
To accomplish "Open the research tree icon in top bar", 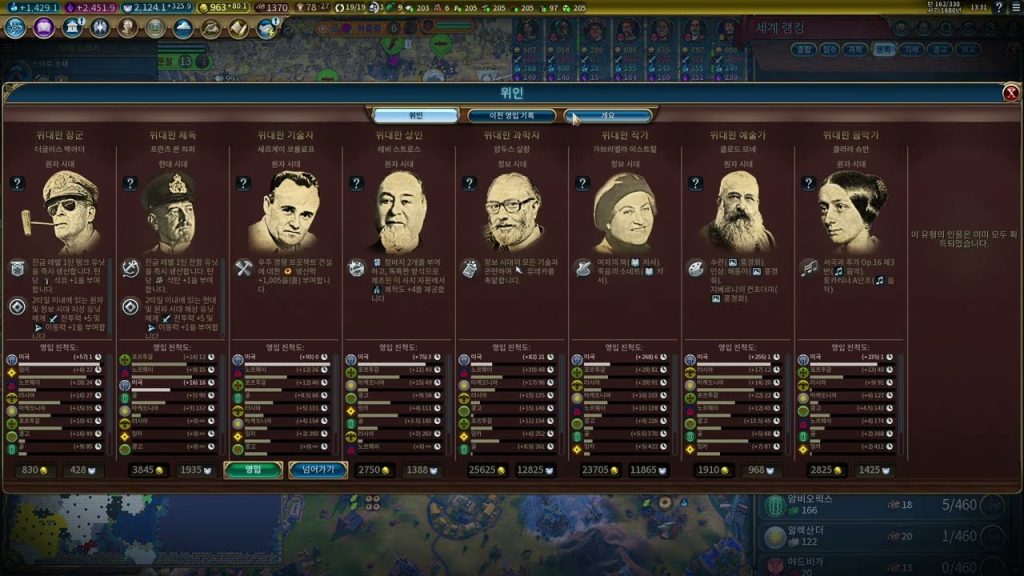I will point(15,27).
